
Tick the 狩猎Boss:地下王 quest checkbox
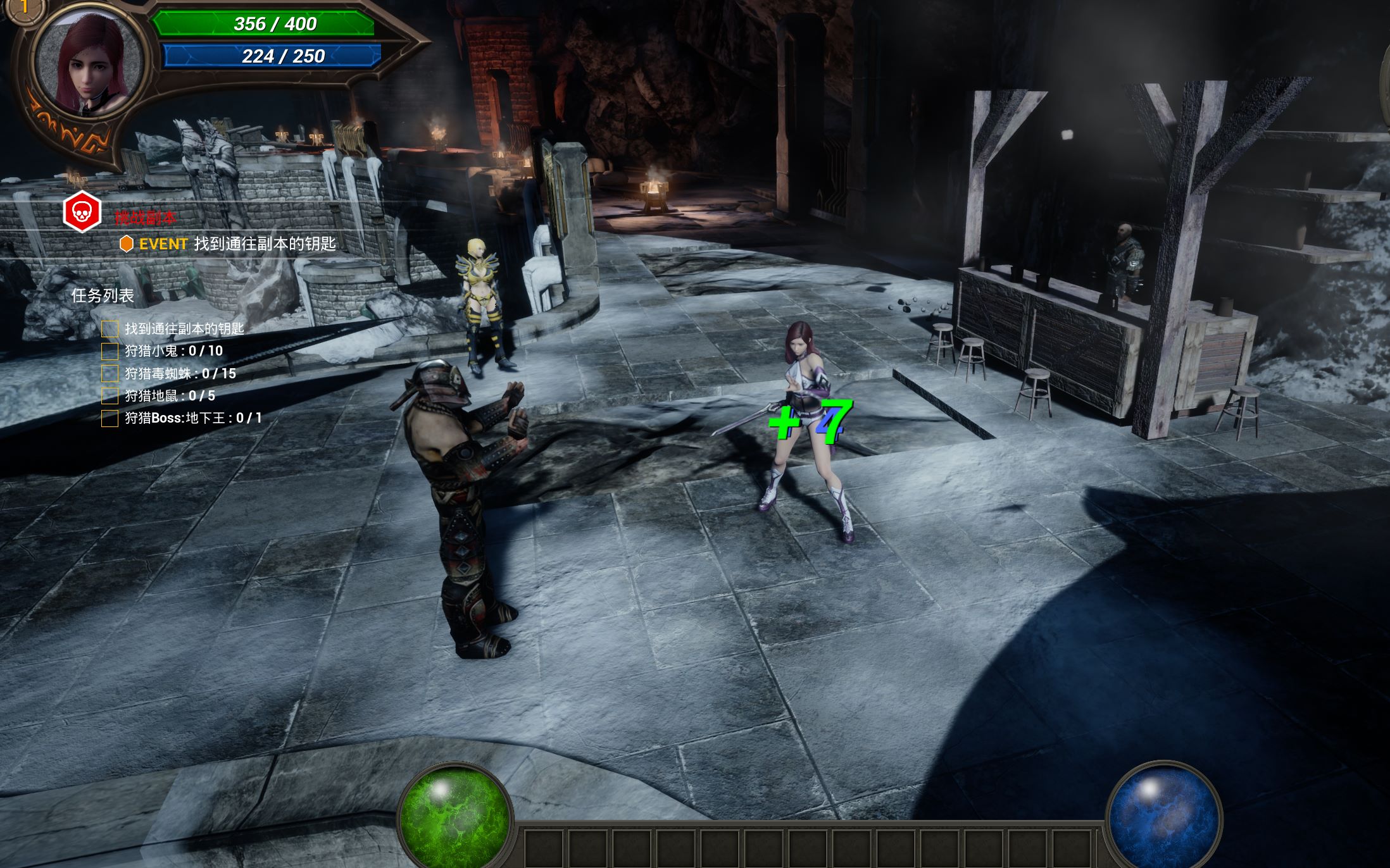[110, 418]
